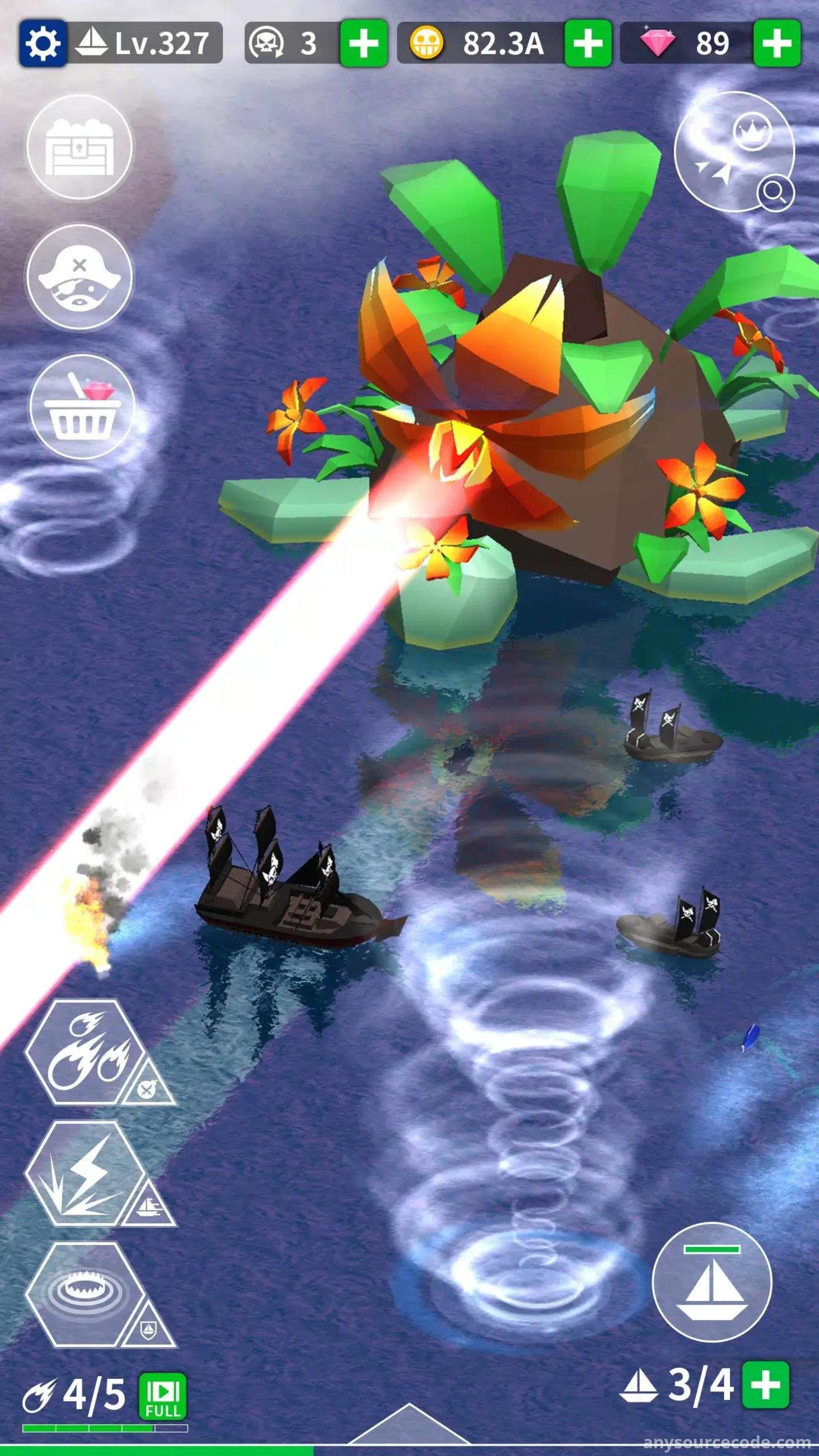Activate the whirlpool monster skill
Image resolution: width=819 pixels, height=1456 pixels.
85,1296
